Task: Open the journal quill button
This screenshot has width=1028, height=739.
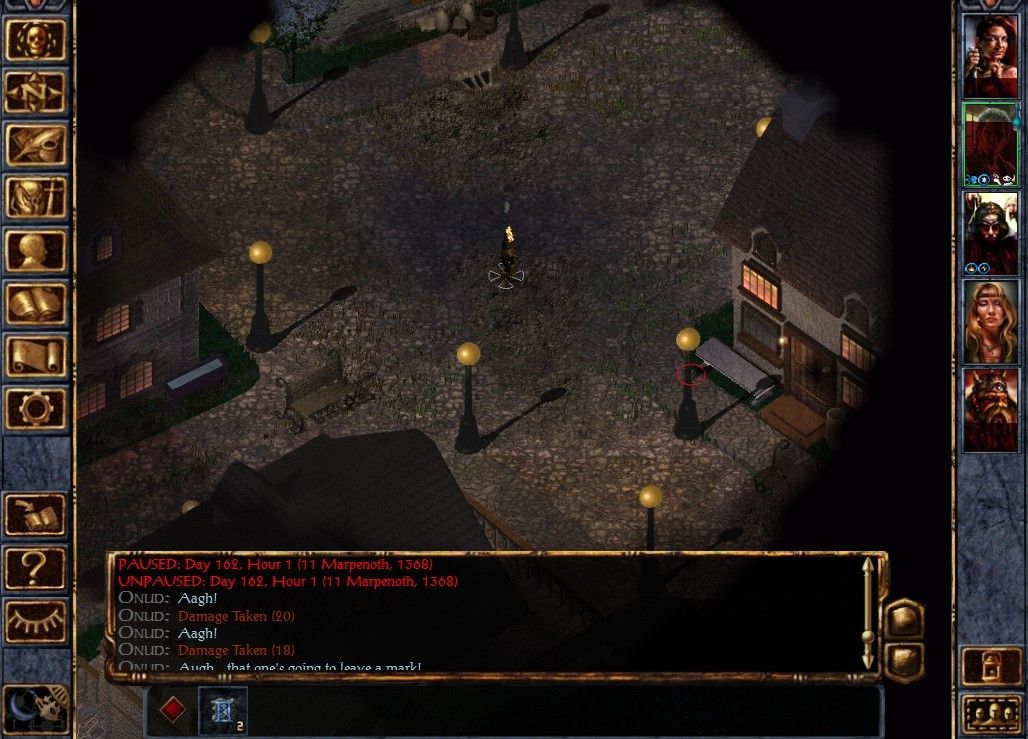Action: click(36, 145)
